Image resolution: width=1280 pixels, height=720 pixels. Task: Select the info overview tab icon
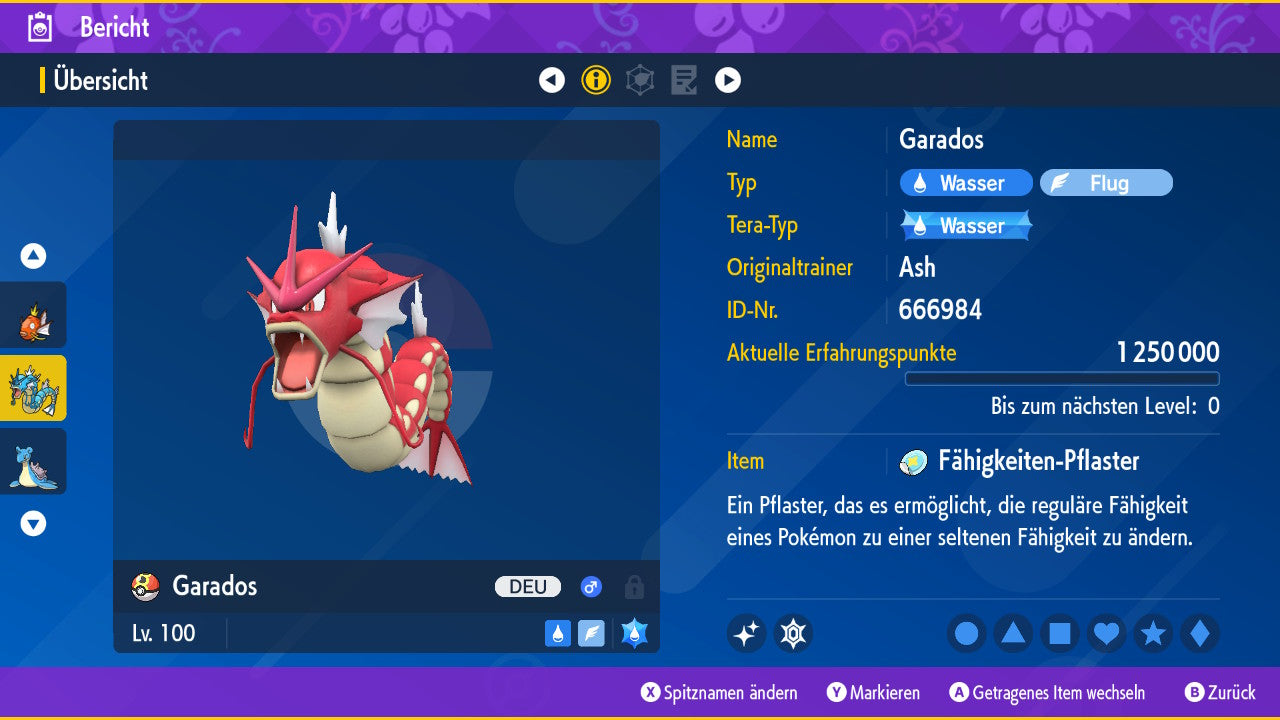[596, 80]
